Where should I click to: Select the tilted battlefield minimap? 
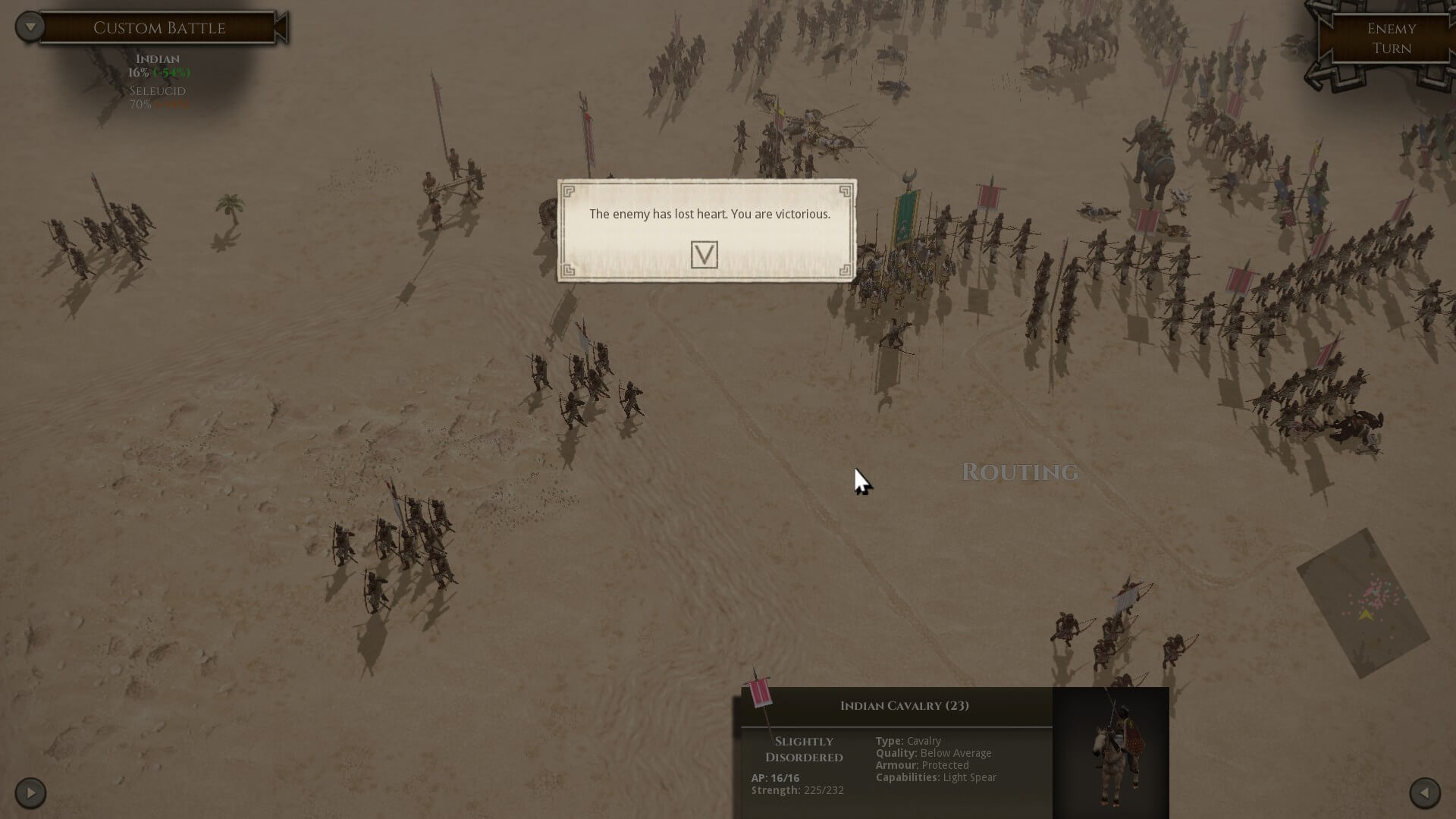click(1363, 604)
